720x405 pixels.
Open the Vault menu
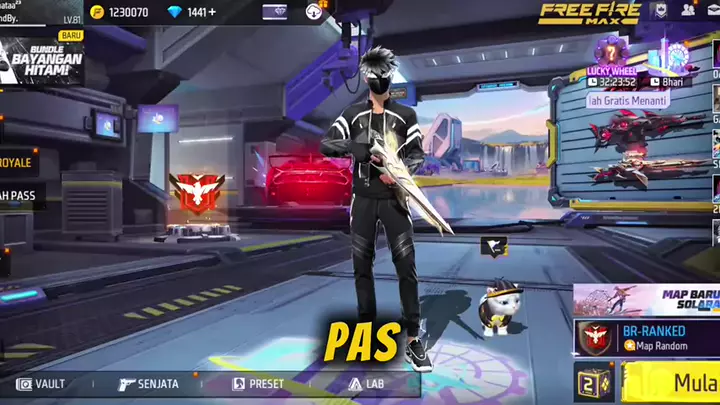pos(40,384)
